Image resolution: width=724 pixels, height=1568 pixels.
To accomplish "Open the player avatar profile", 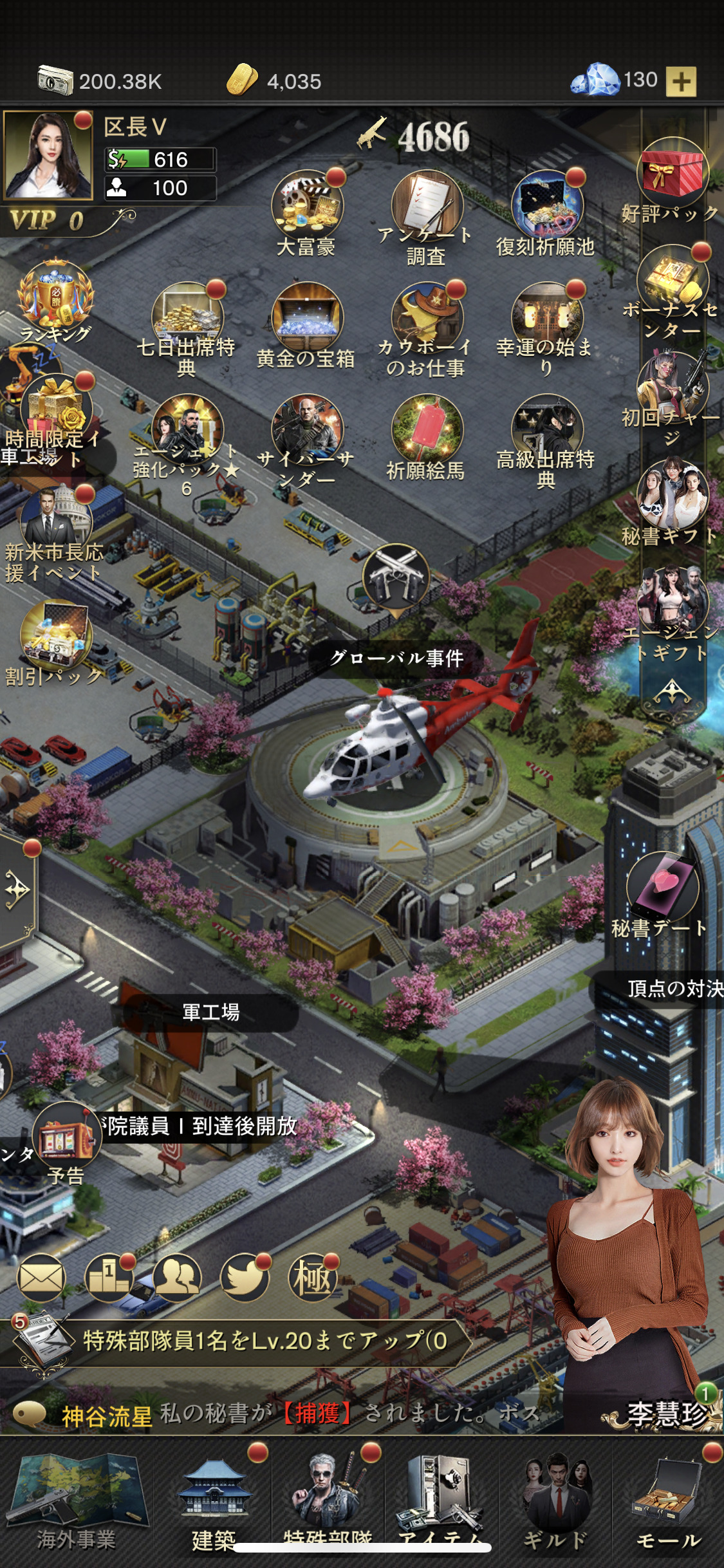I will (x=48, y=155).
